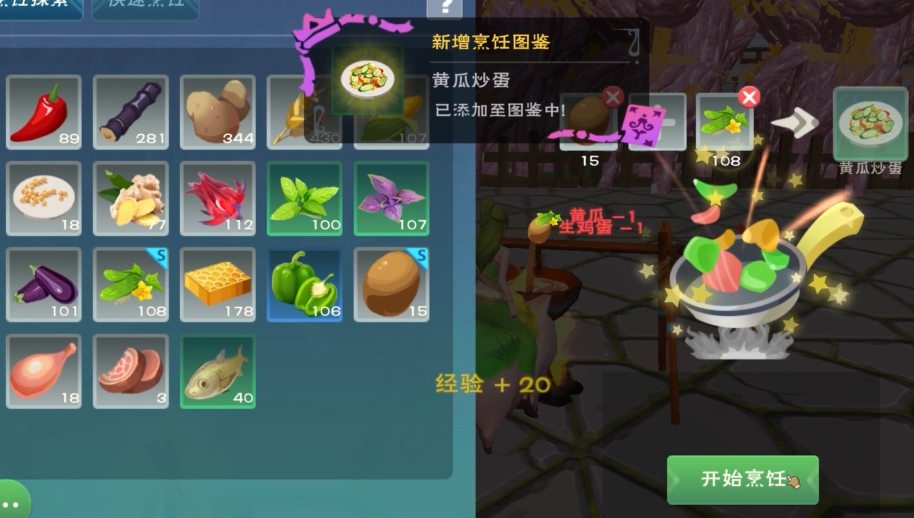Pick the honeycomb ingredient
The width and height of the screenshot is (914, 518).
tap(218, 285)
